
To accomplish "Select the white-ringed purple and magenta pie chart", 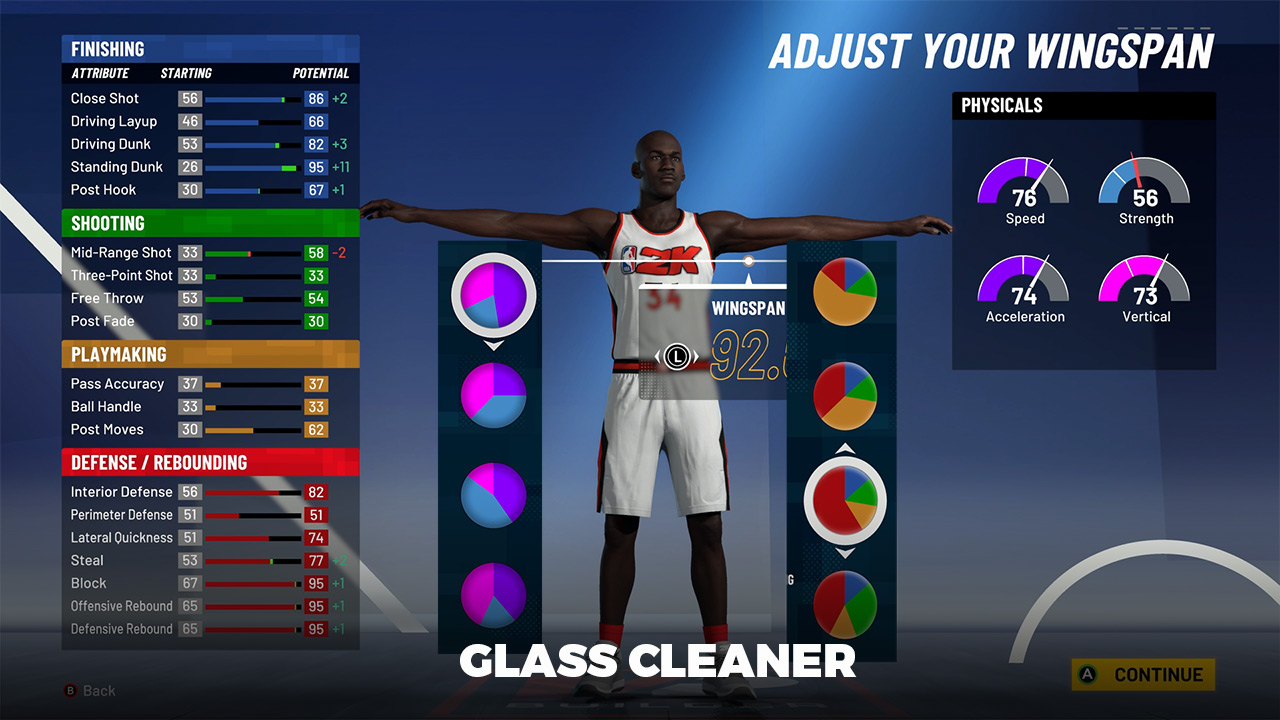I will pos(494,295).
